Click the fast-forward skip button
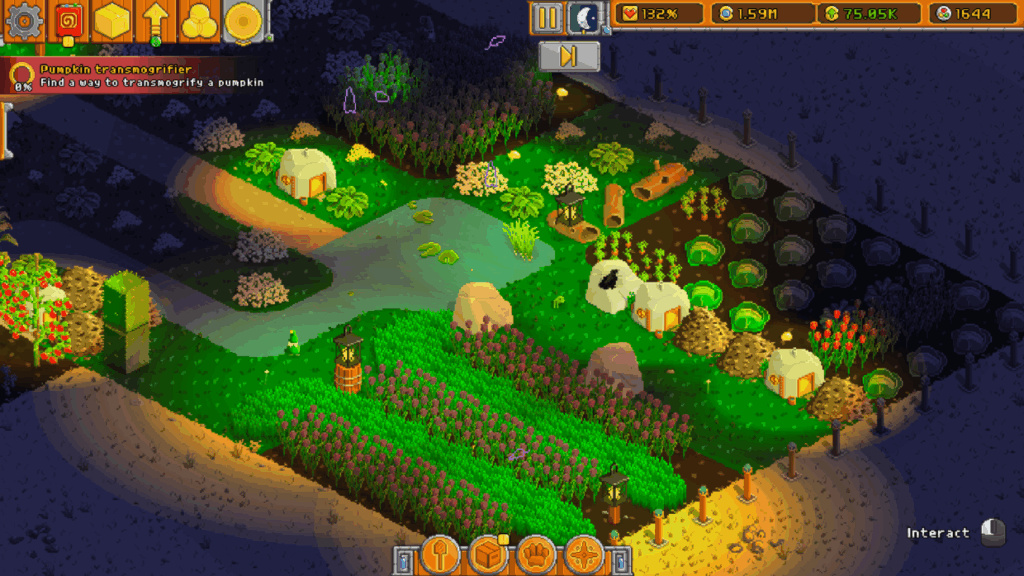1024x576 pixels. pos(568,56)
